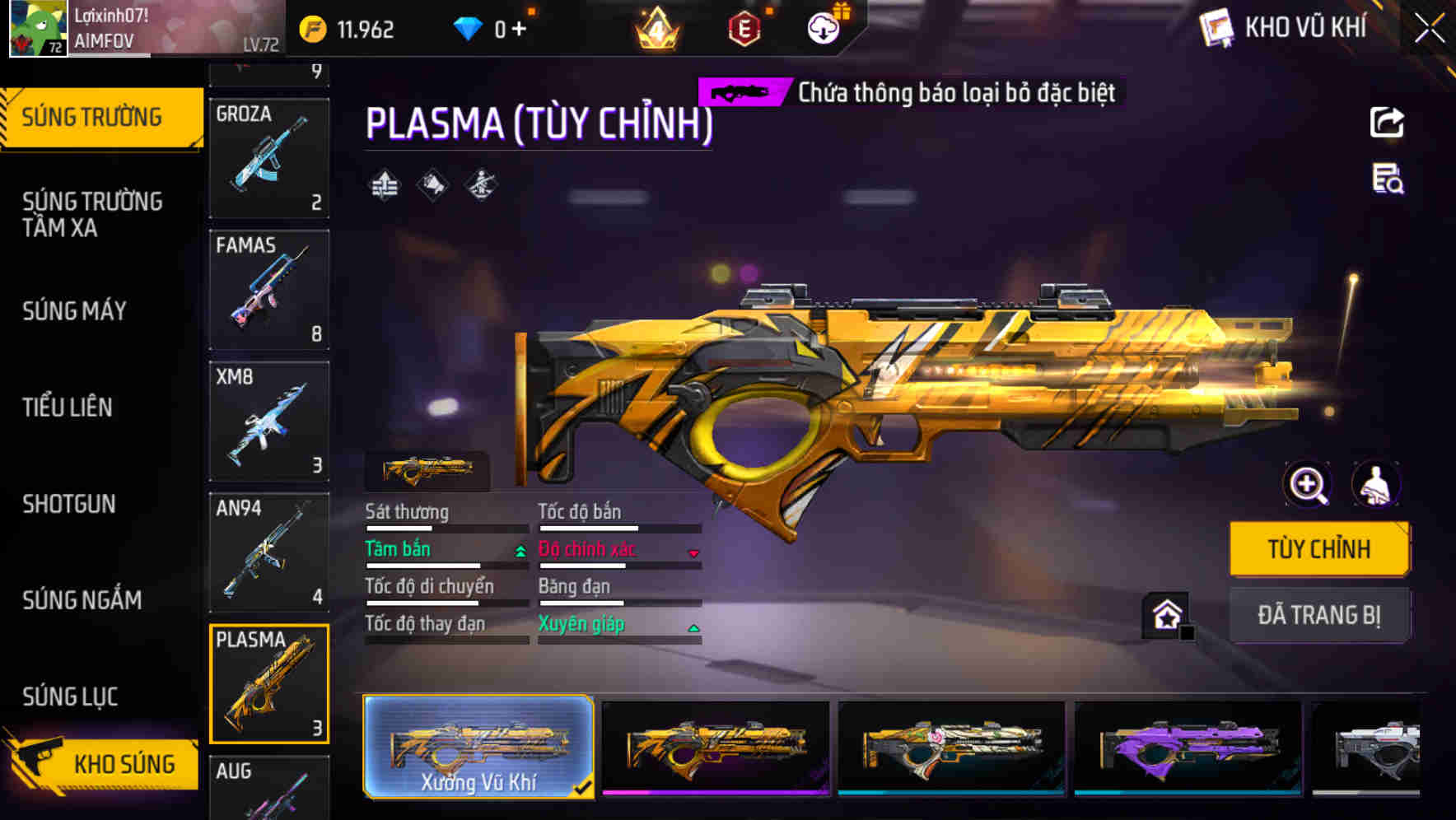Share the weapon using the share icon
The width and height of the screenshot is (1456, 820).
[1387, 123]
